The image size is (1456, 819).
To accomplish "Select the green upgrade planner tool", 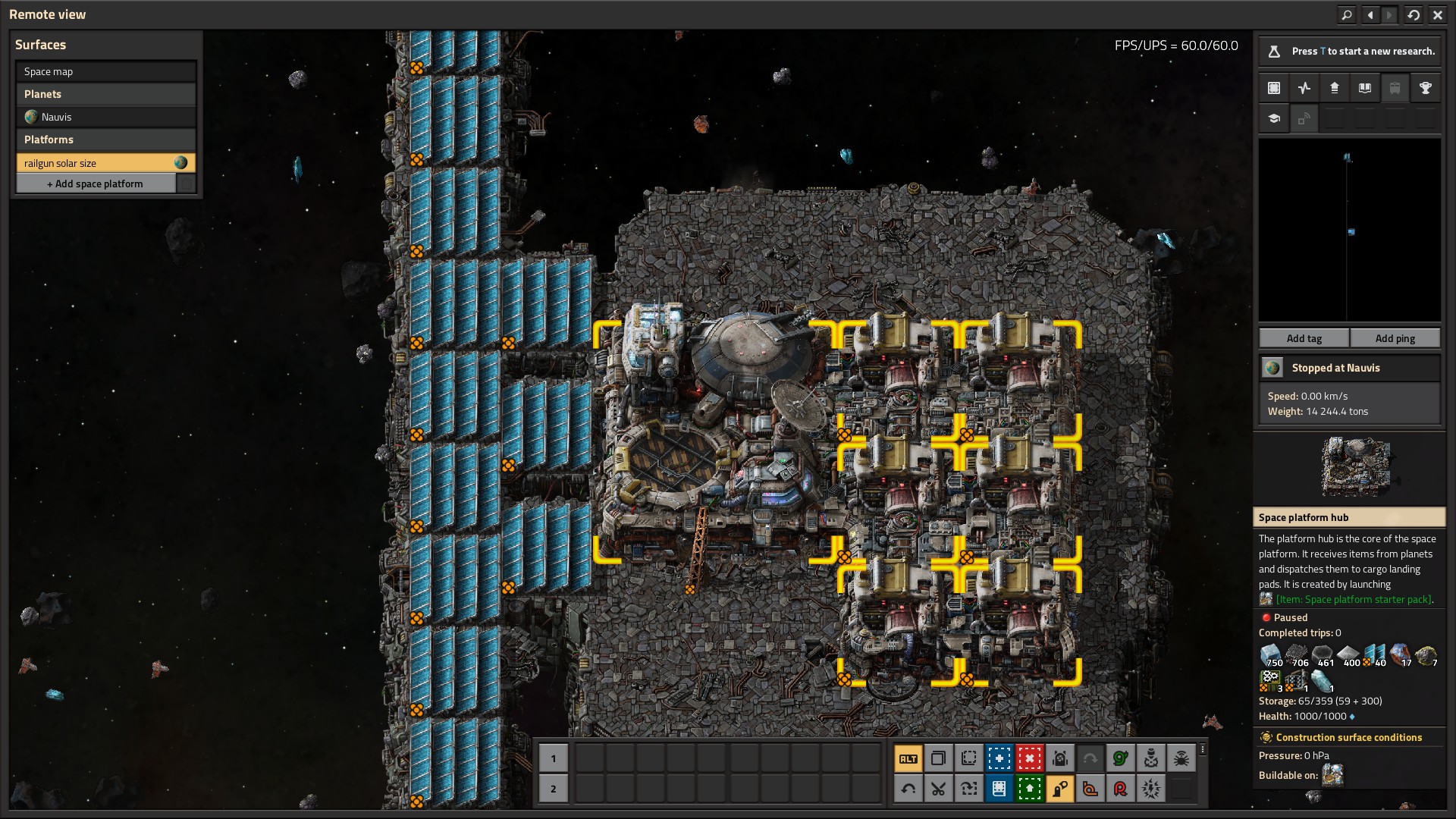I will [1029, 789].
